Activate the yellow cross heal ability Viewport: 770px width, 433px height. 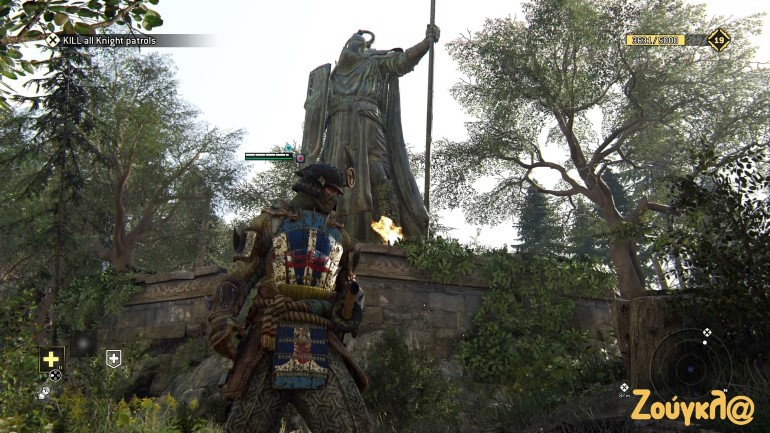click(51, 359)
